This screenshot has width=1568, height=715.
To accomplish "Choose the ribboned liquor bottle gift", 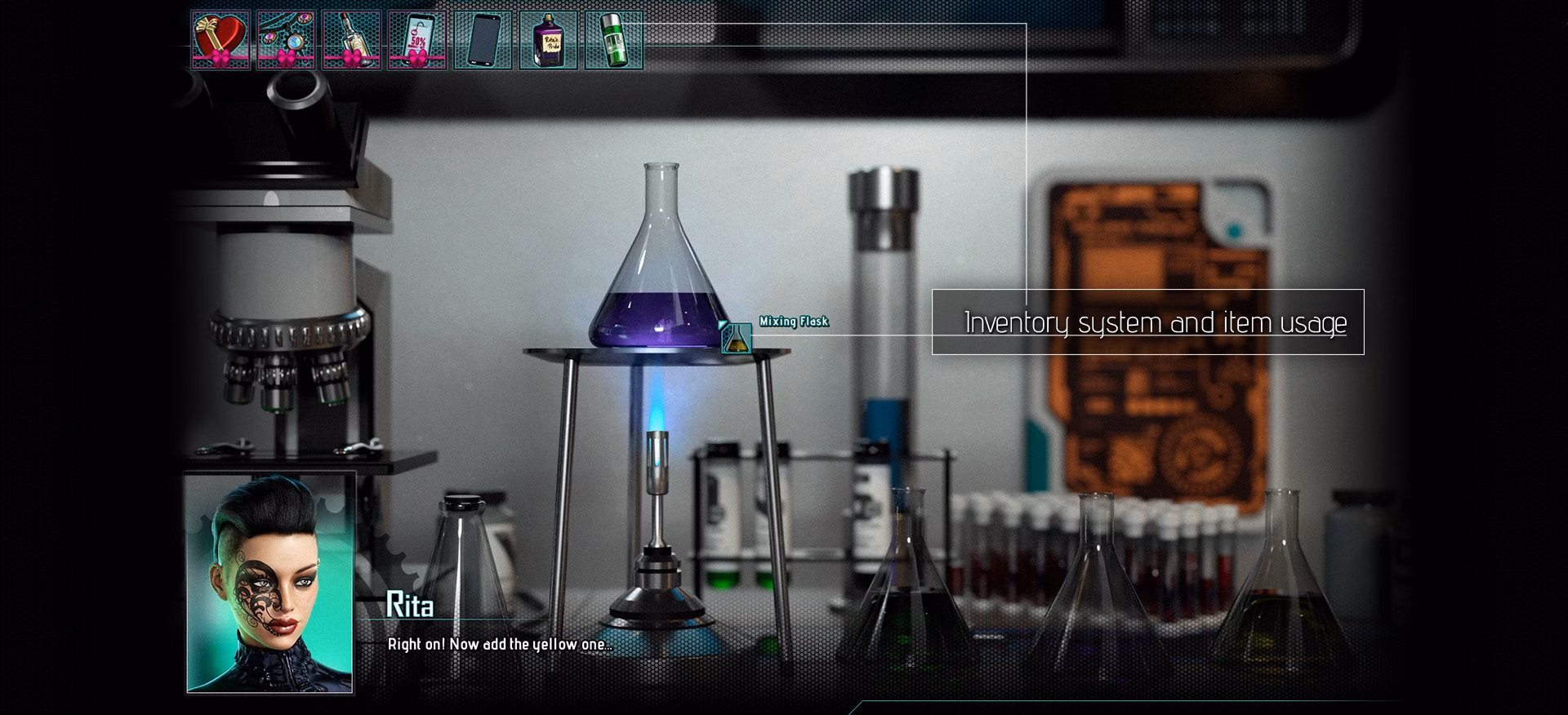I will coord(351,39).
